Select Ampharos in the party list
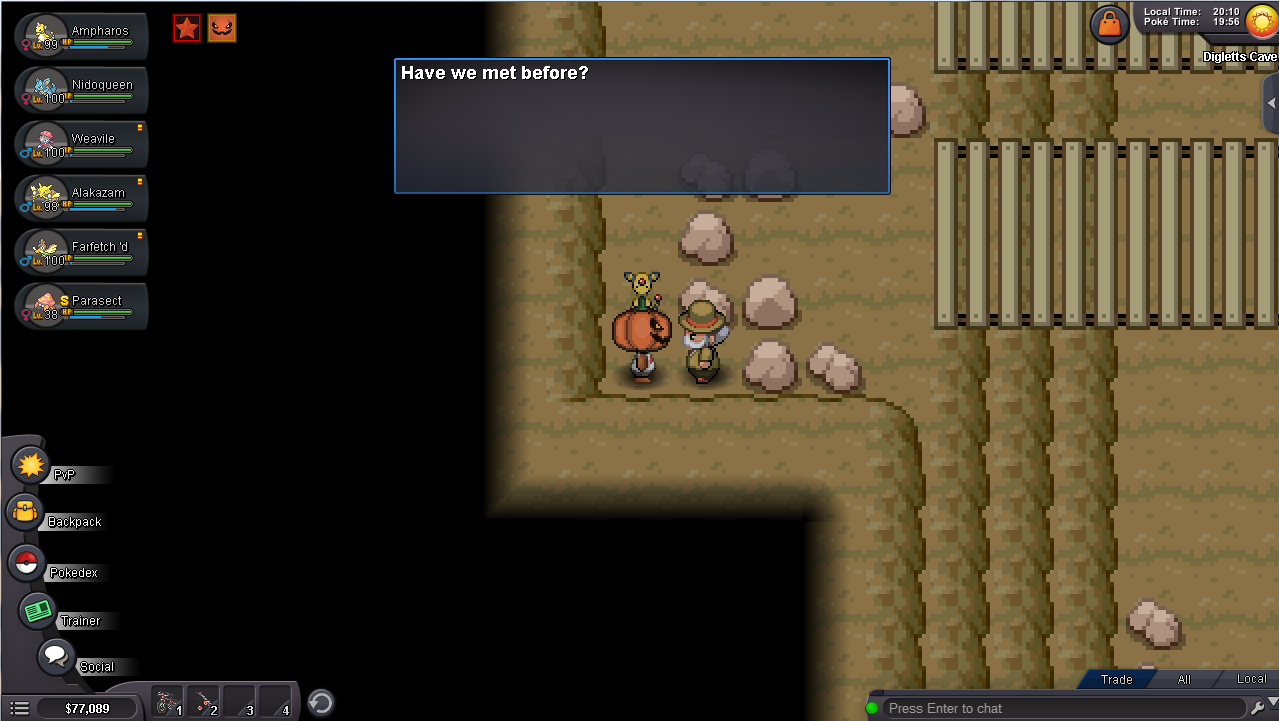The image size is (1279, 721). [x=82, y=35]
